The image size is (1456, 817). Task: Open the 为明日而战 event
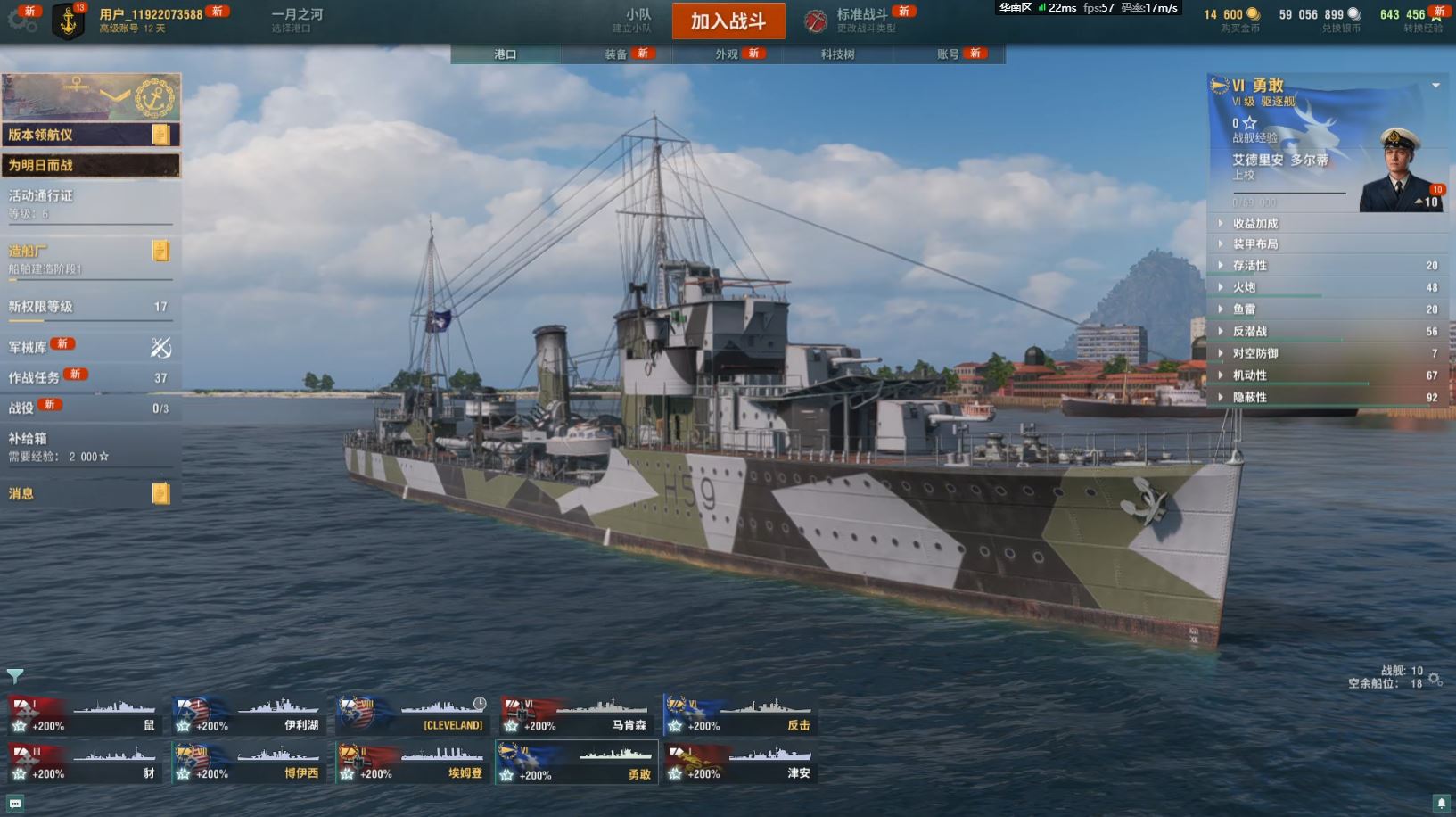pyautogui.click(x=89, y=165)
